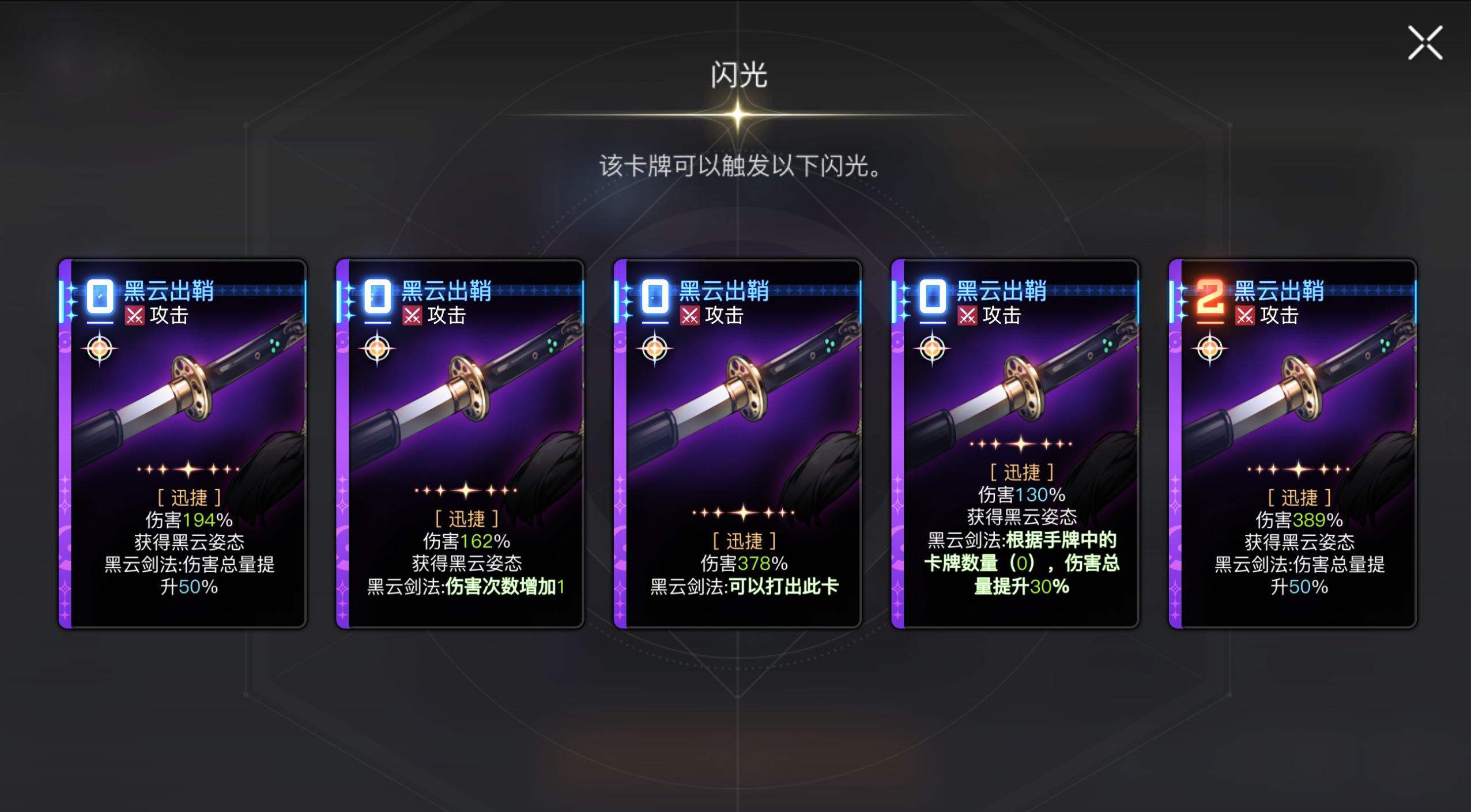Click the crossed-swords 攻击 icon on the second card
This screenshot has height=812, width=1471.
pyautogui.click(x=412, y=315)
